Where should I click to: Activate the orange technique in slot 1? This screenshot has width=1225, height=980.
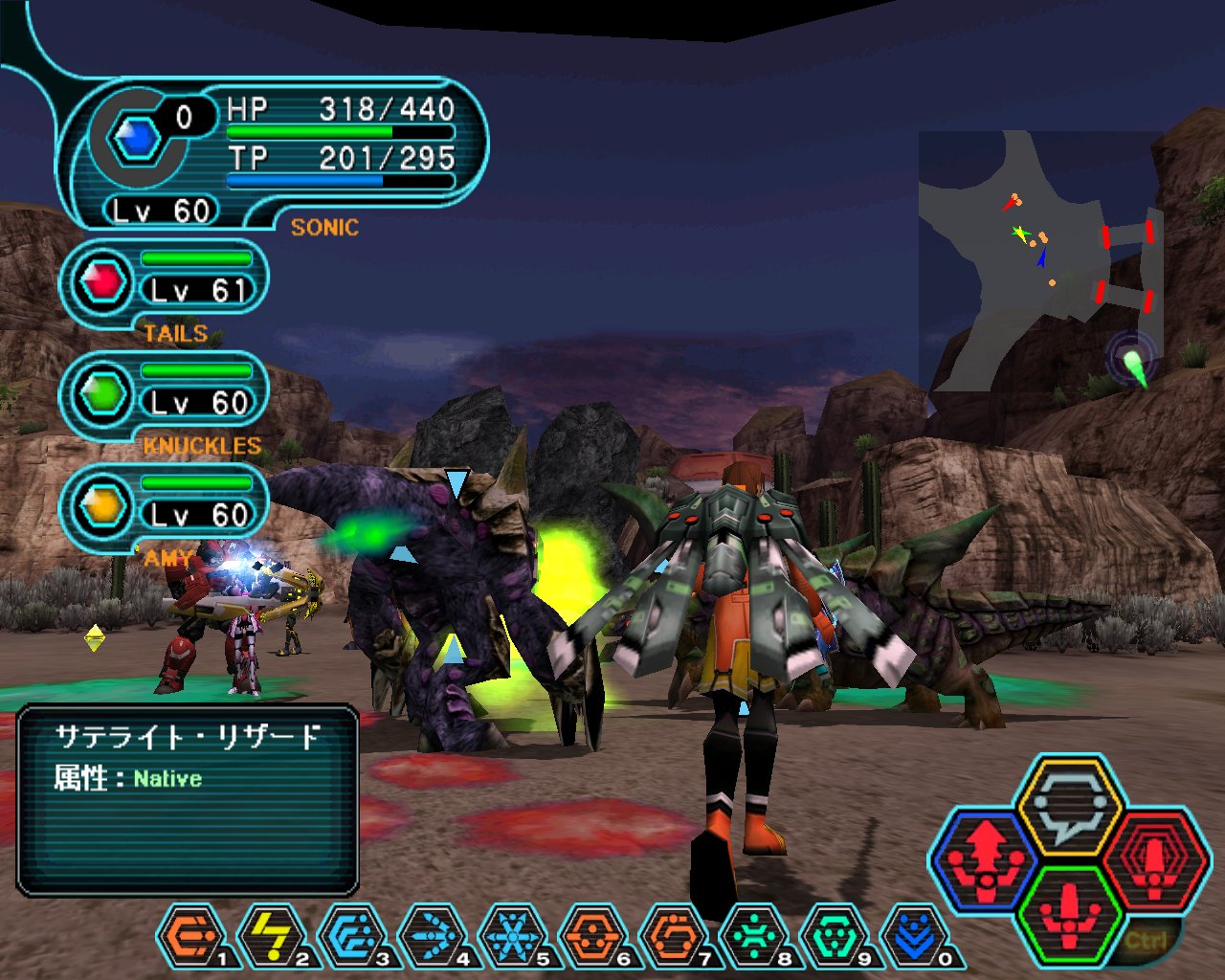pyautogui.click(x=189, y=935)
